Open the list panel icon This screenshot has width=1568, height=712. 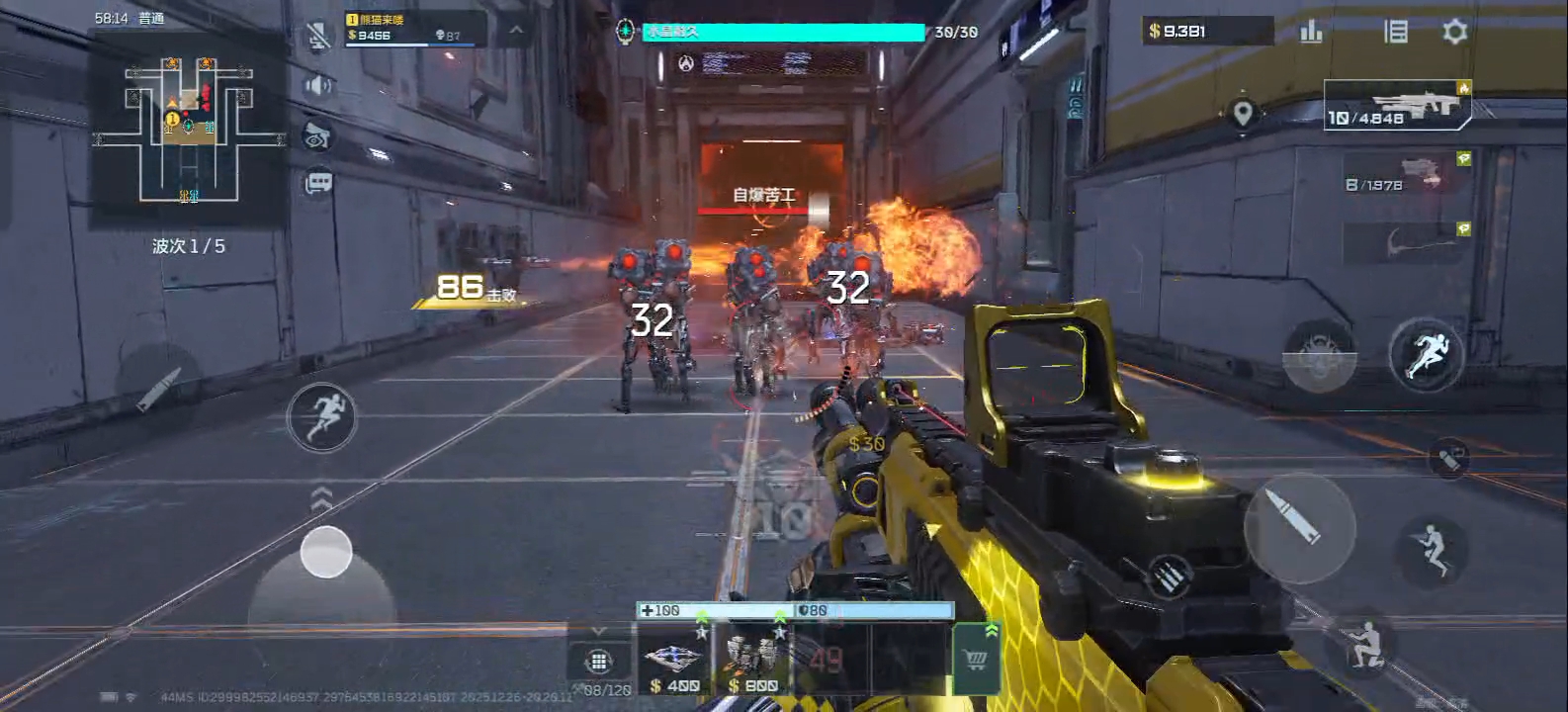click(x=1395, y=32)
